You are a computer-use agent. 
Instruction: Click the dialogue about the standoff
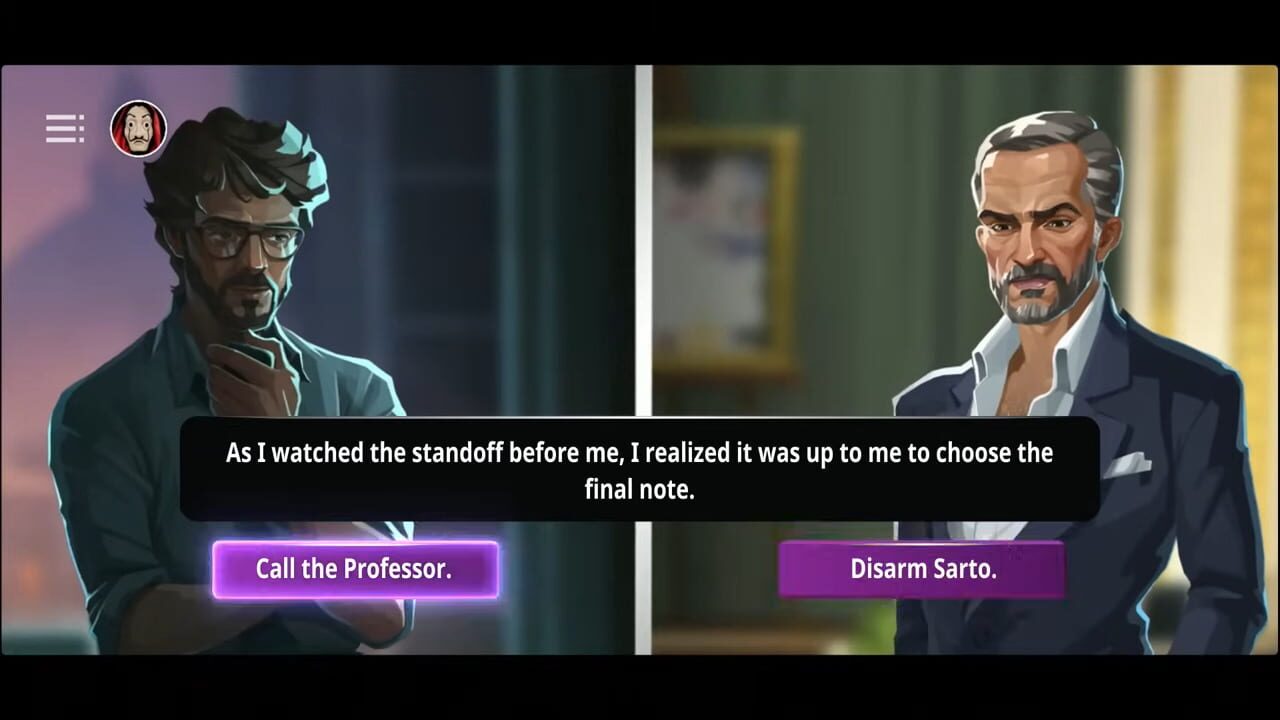click(x=640, y=453)
